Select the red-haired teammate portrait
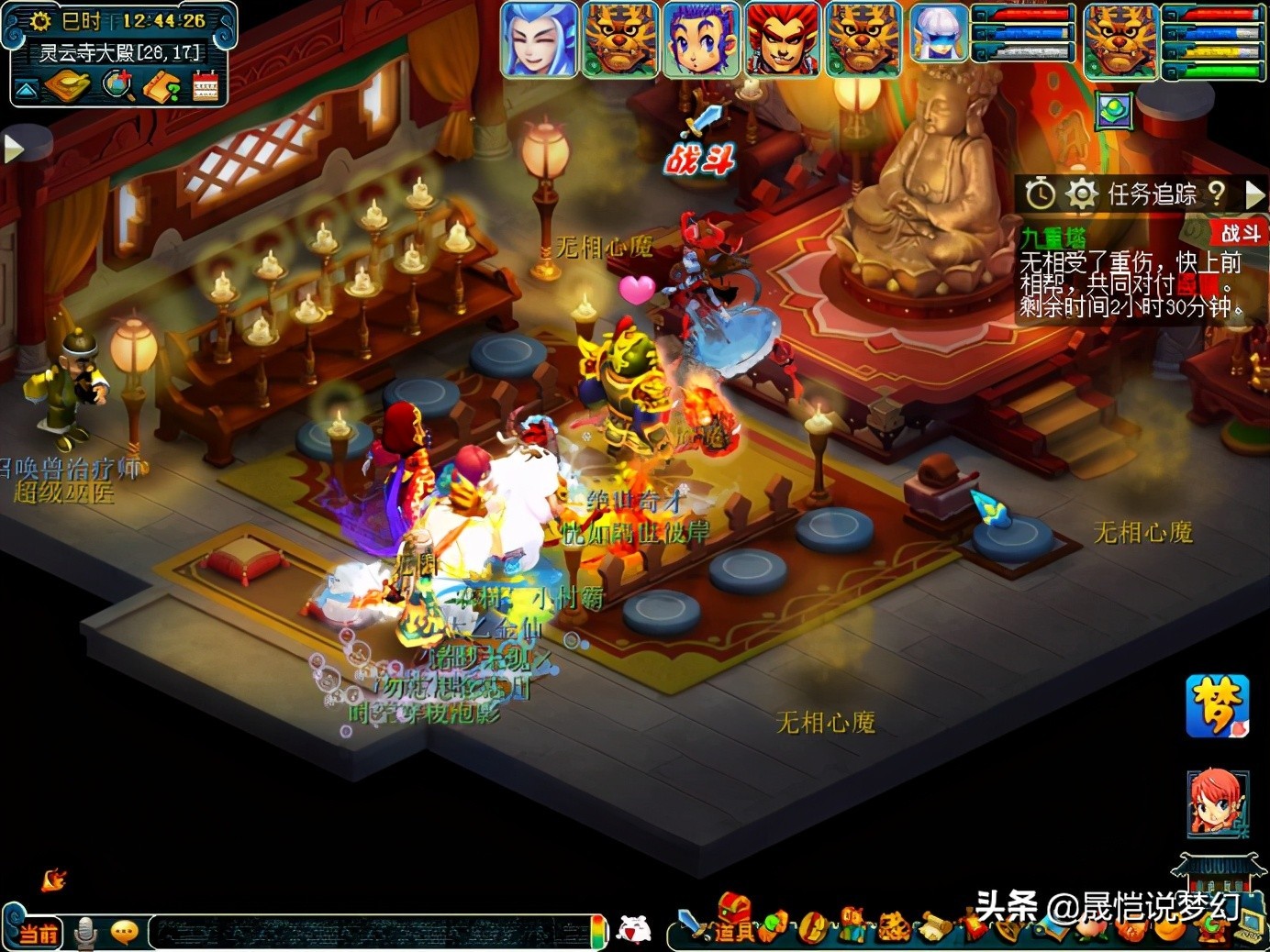Image resolution: width=1270 pixels, height=952 pixels. [x=782, y=39]
